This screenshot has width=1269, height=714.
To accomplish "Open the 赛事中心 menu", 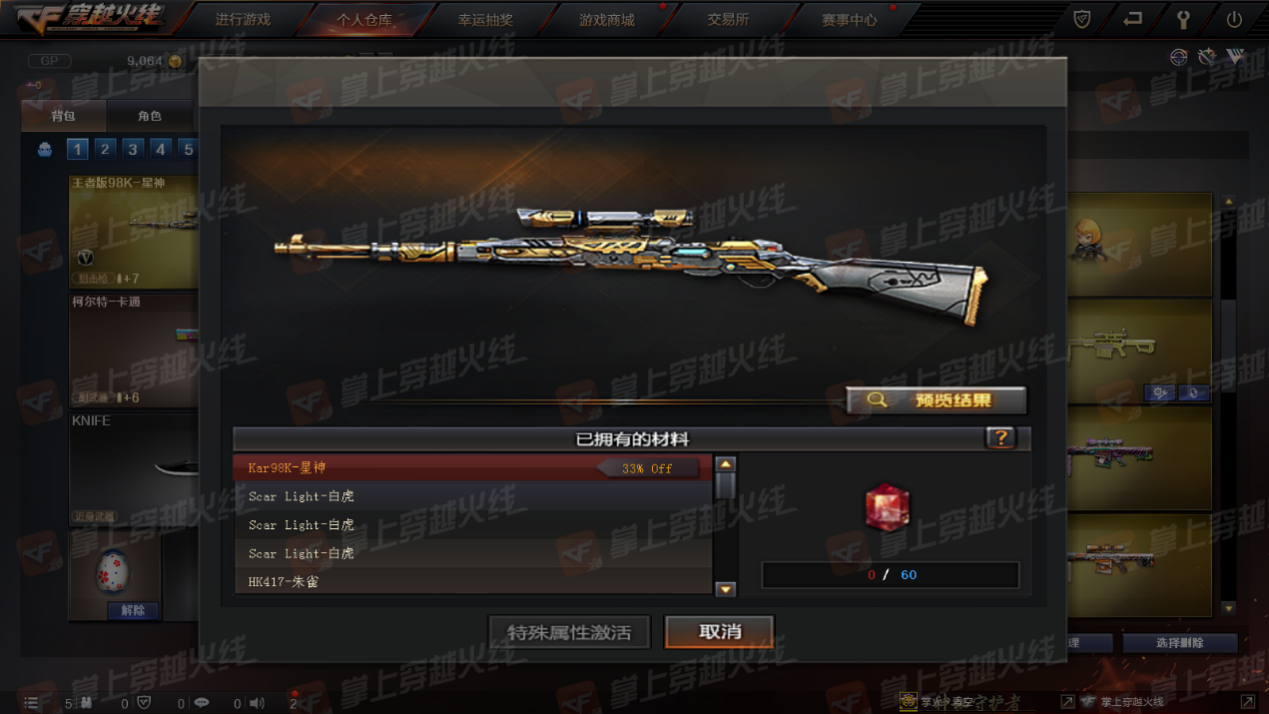I will tap(849, 20).
